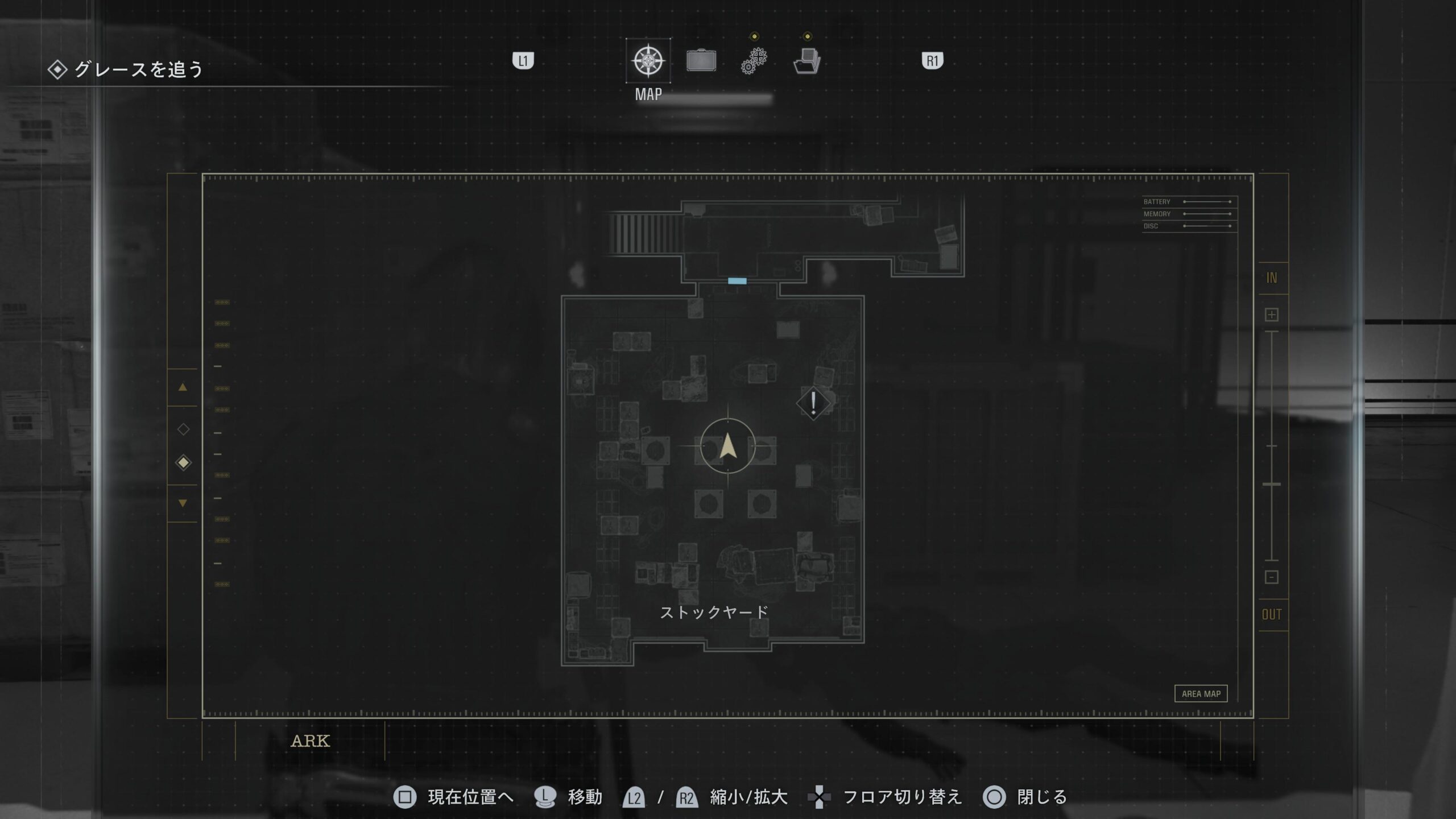Screen dimensions: 1456x819
Task: Click the ストックヤード room label
Action: 714,613
